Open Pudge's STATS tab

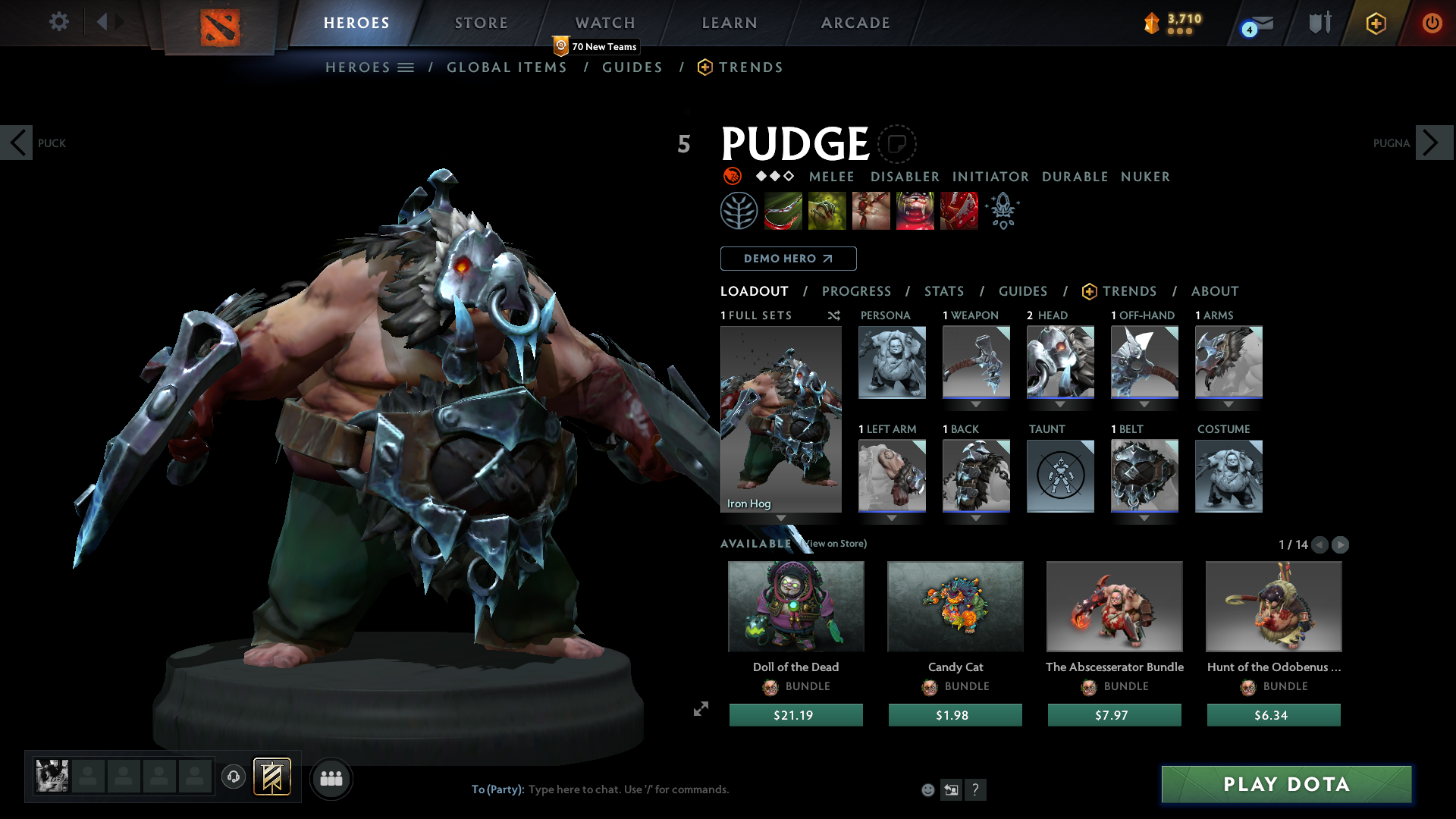click(x=943, y=291)
